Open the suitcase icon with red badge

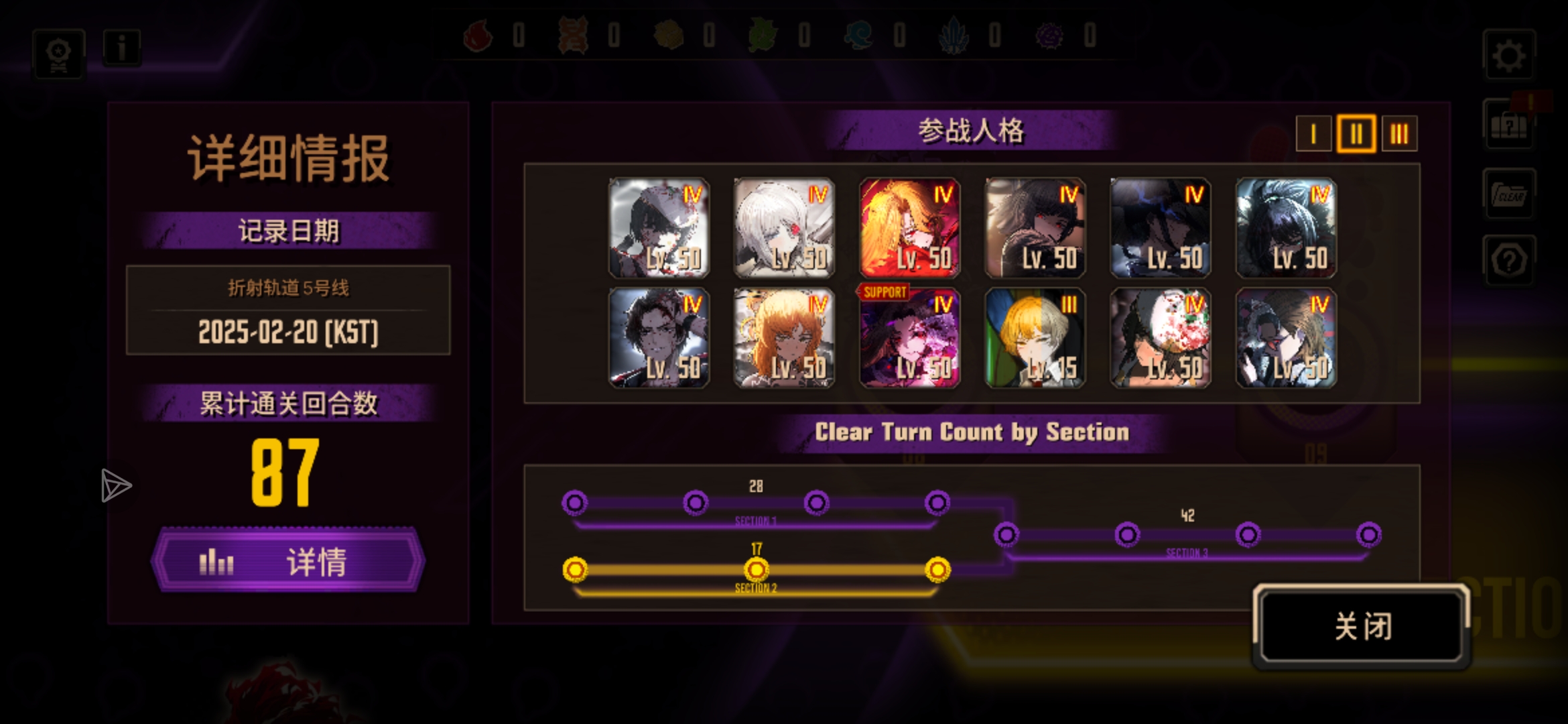pyautogui.click(x=1509, y=125)
